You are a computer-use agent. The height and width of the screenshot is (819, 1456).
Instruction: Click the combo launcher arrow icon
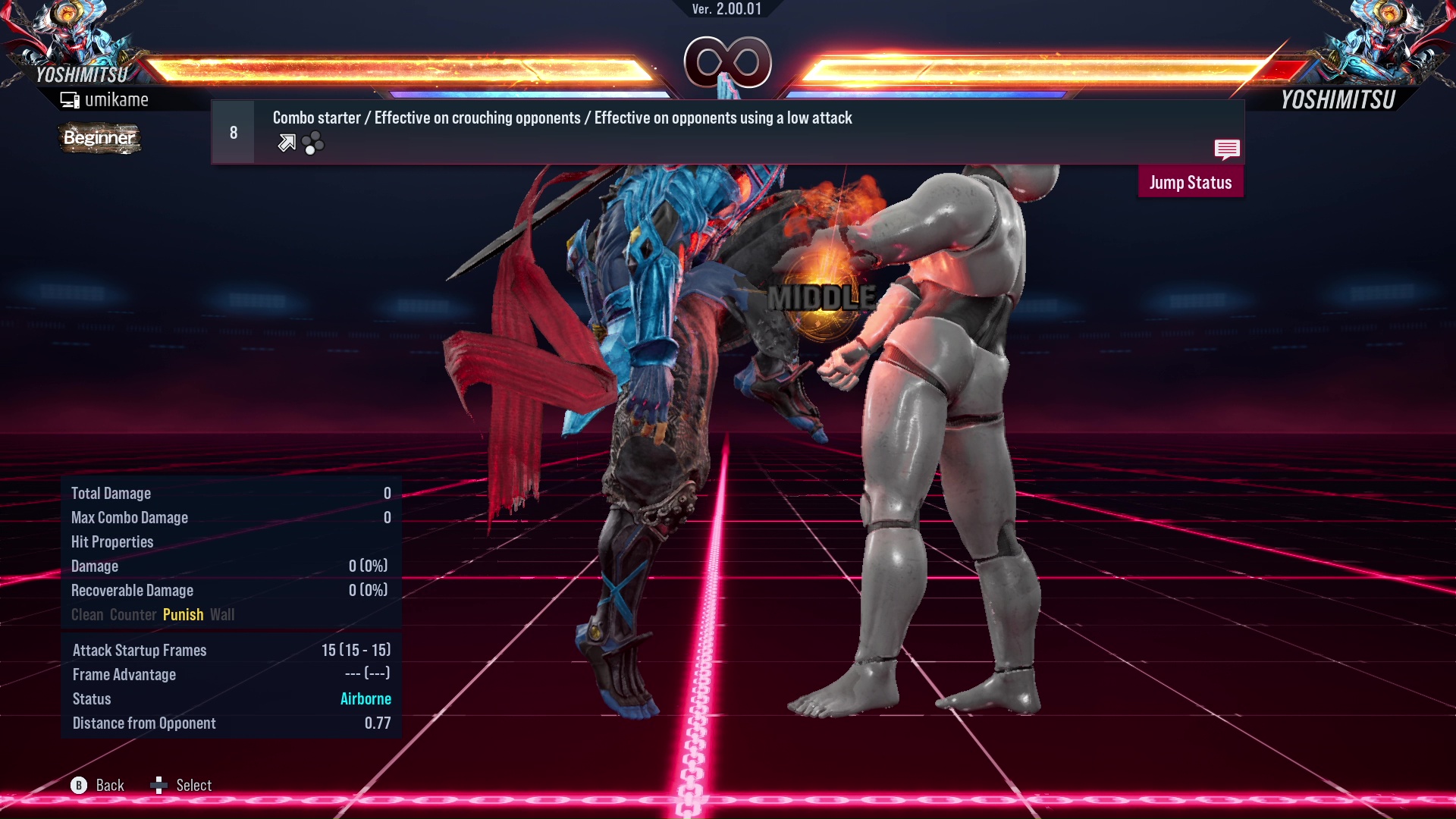click(287, 143)
